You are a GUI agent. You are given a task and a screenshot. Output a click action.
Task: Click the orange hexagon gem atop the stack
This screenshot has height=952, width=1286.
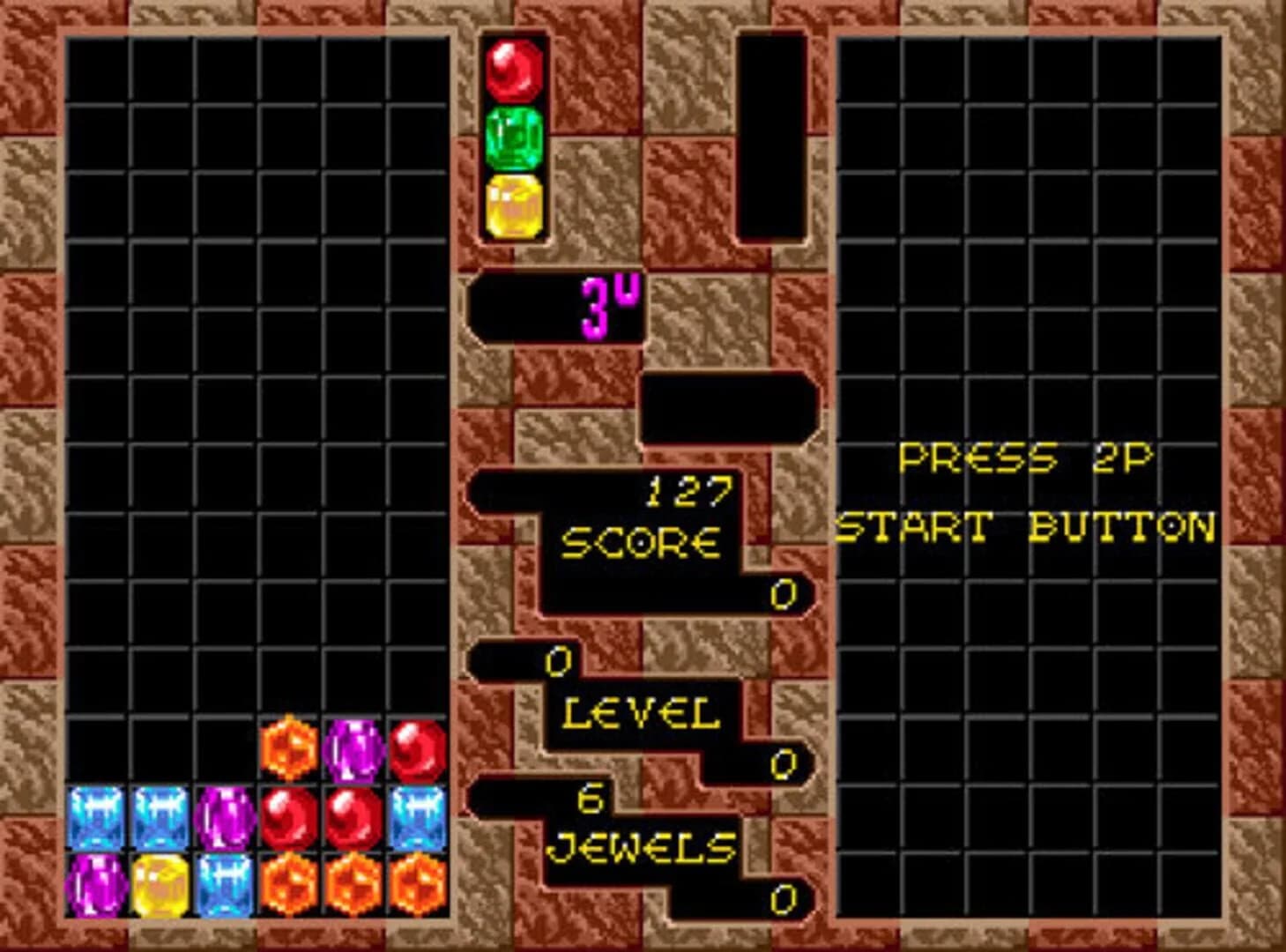286,747
